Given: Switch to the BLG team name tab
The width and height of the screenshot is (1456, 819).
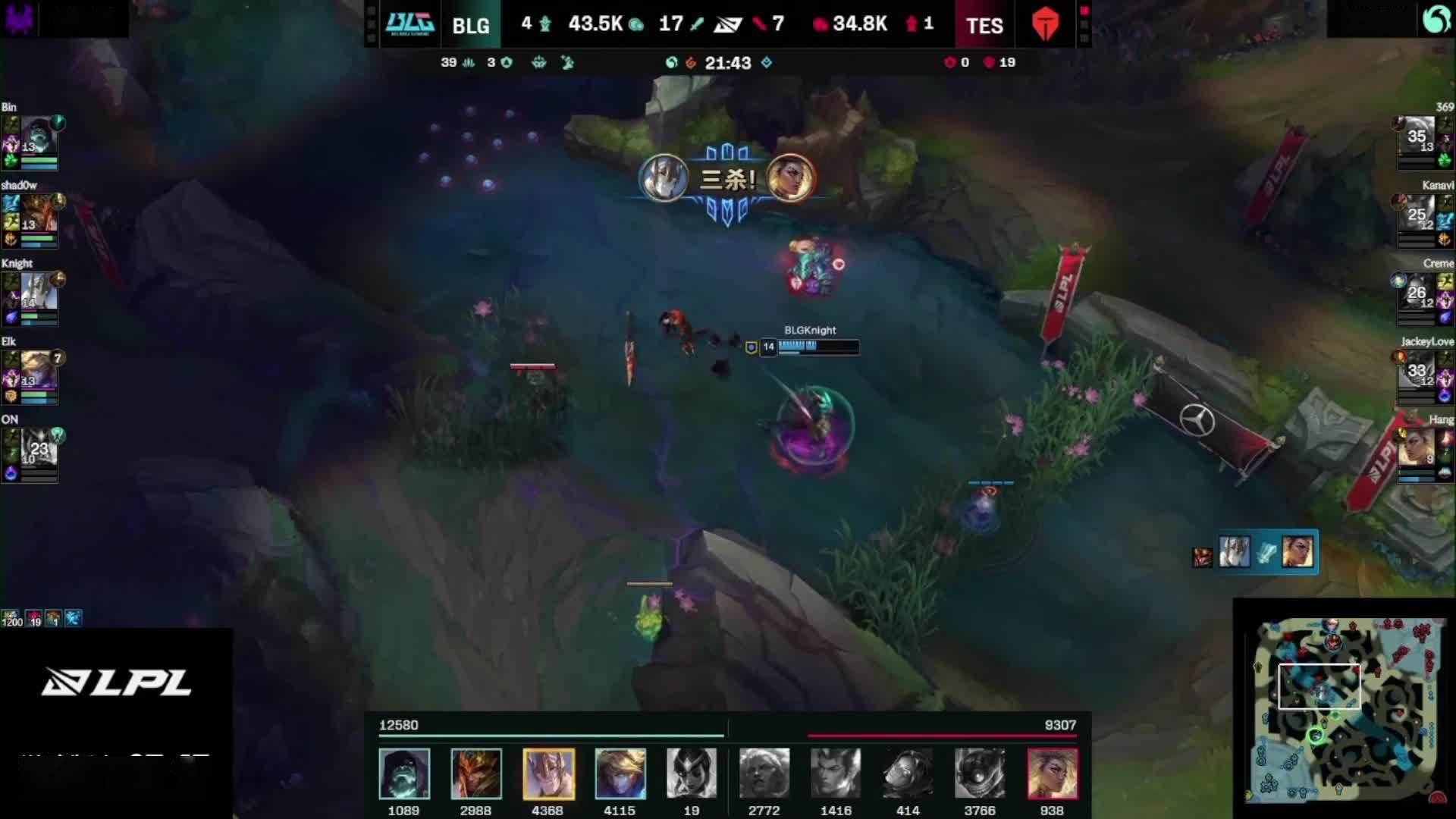Looking at the screenshot, I should pyautogui.click(x=470, y=24).
